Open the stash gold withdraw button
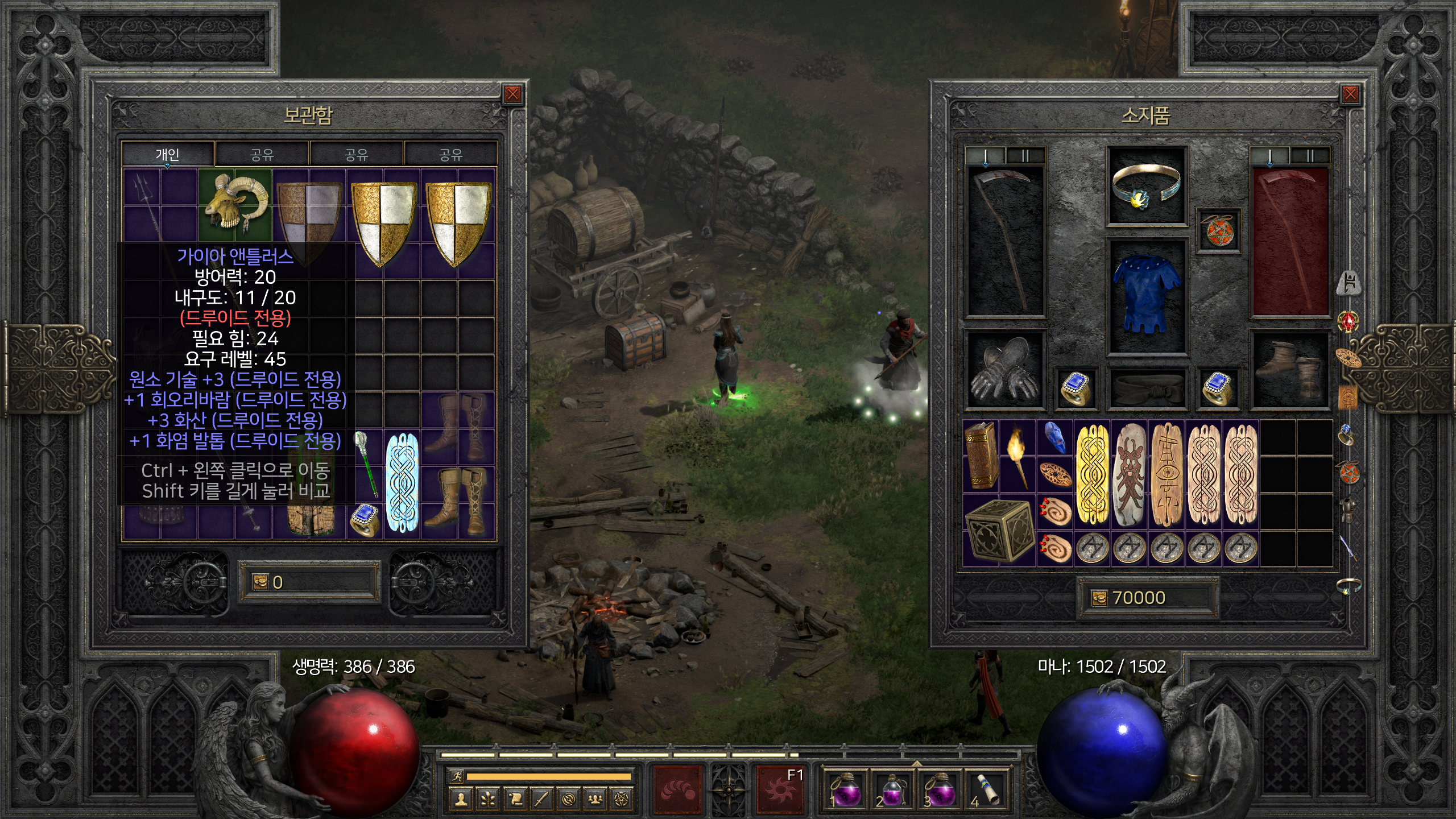This screenshot has height=819, width=1456. point(260,582)
